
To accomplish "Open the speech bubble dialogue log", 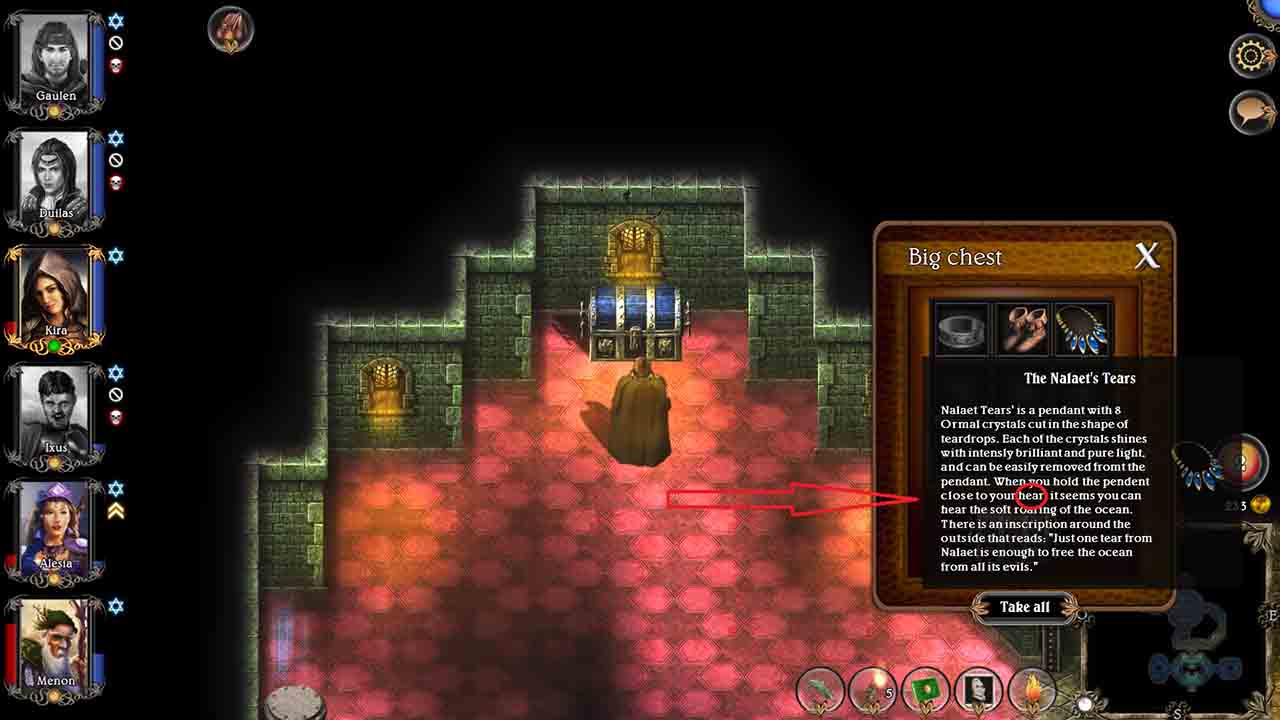I will (1251, 112).
